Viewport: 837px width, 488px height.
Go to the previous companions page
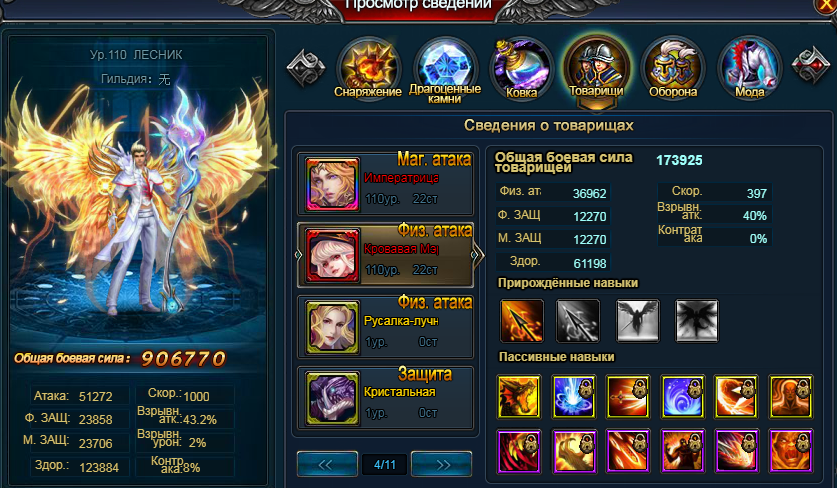tap(327, 463)
